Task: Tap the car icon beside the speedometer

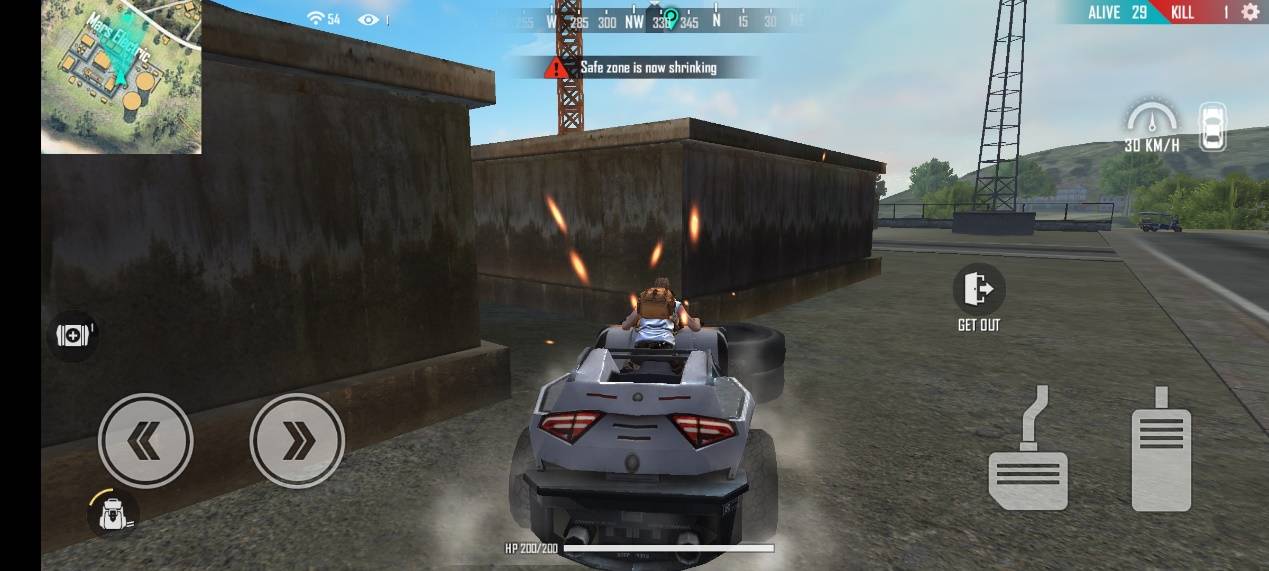Action: tap(1212, 127)
